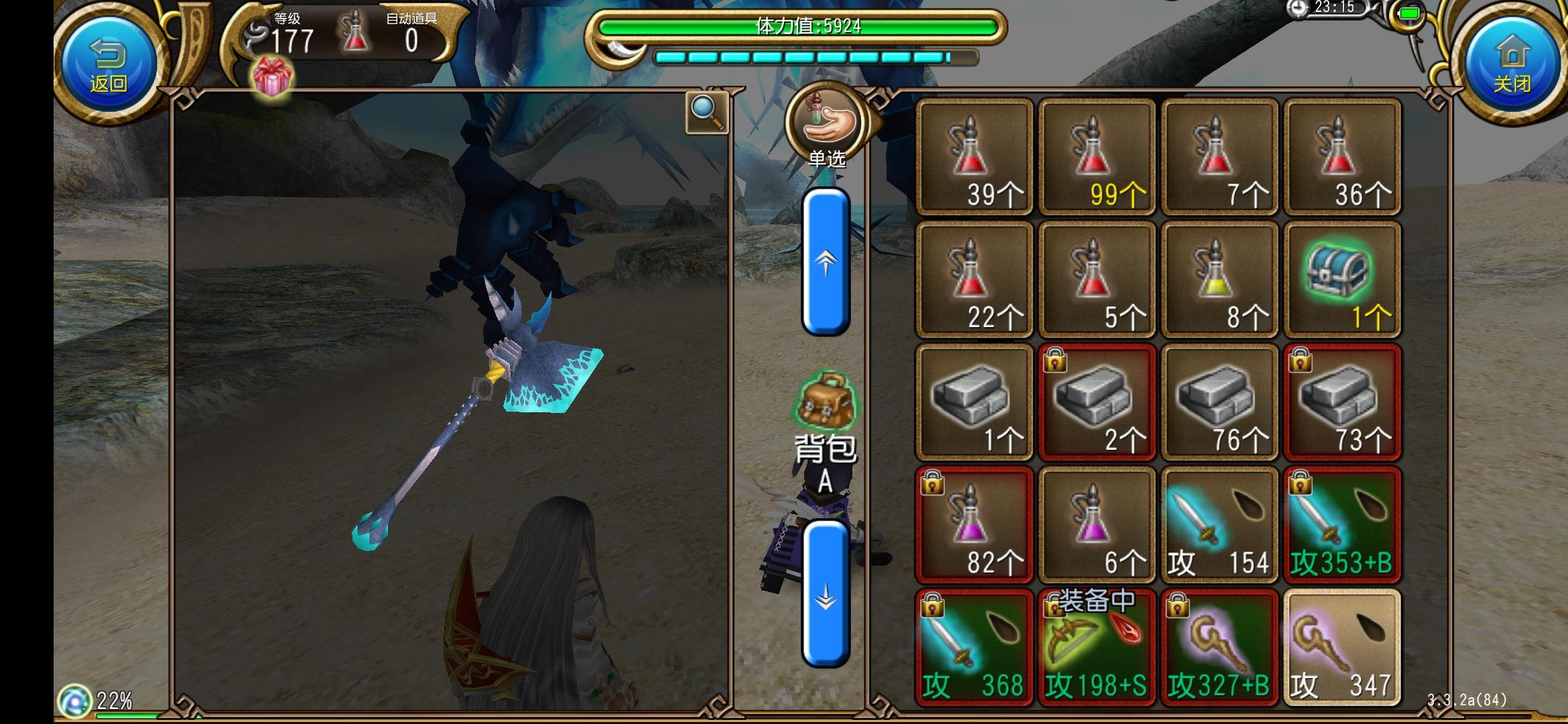Select the staff weapon with 攻 347
Viewport: 1568px width, 724px height.
click(x=1342, y=647)
